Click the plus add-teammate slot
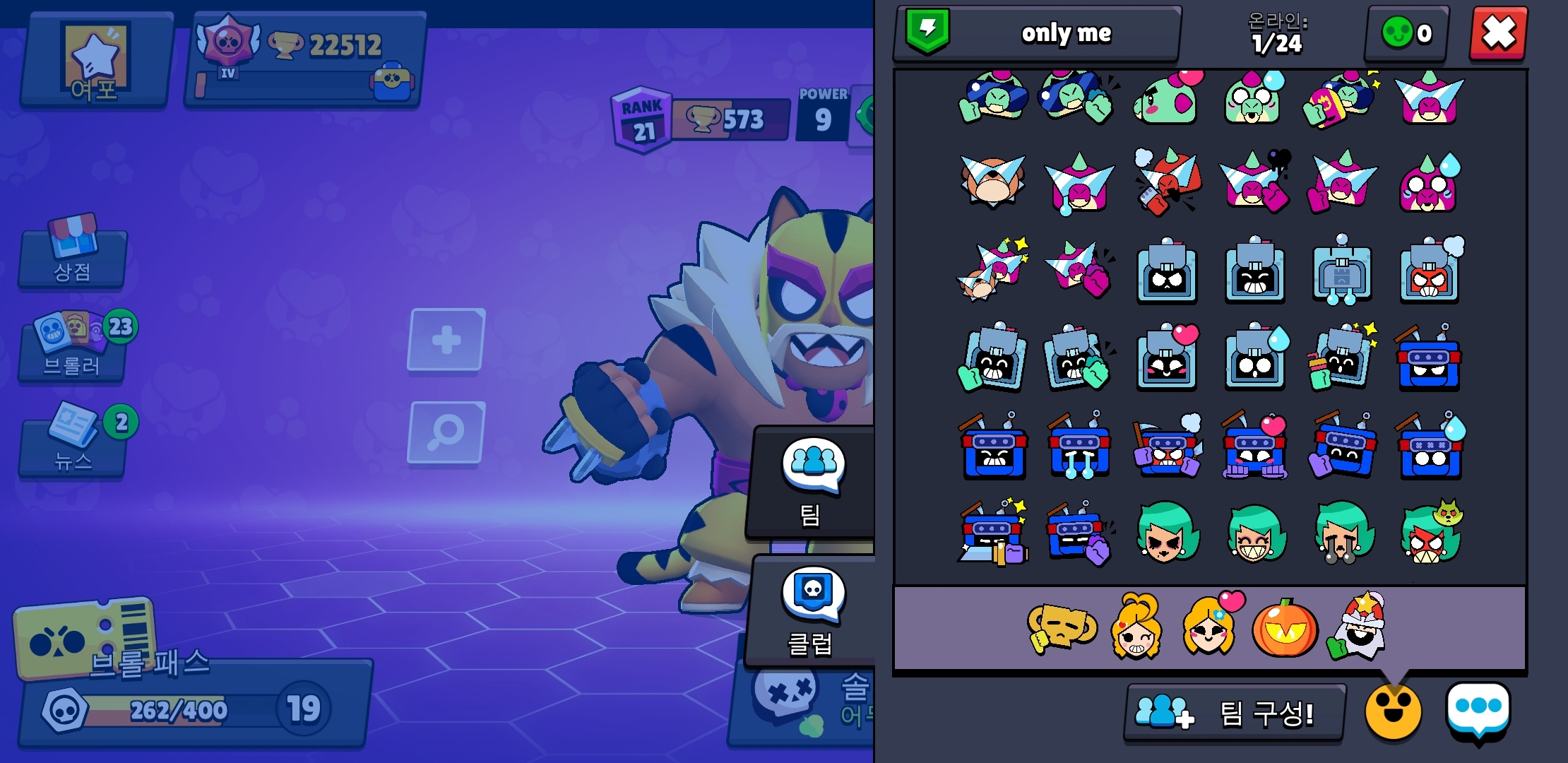 coord(446,340)
